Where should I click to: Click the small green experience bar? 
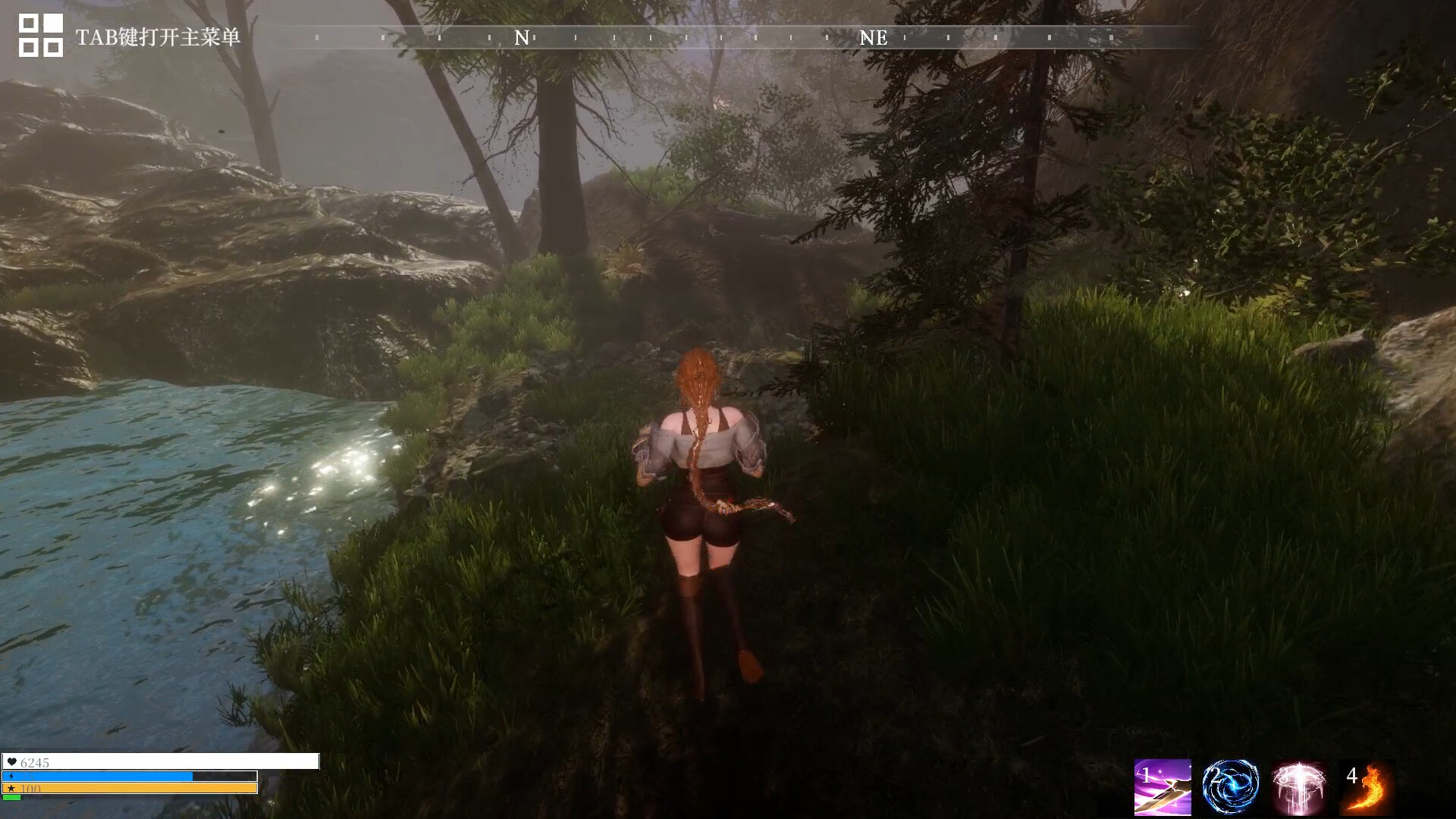click(12, 799)
